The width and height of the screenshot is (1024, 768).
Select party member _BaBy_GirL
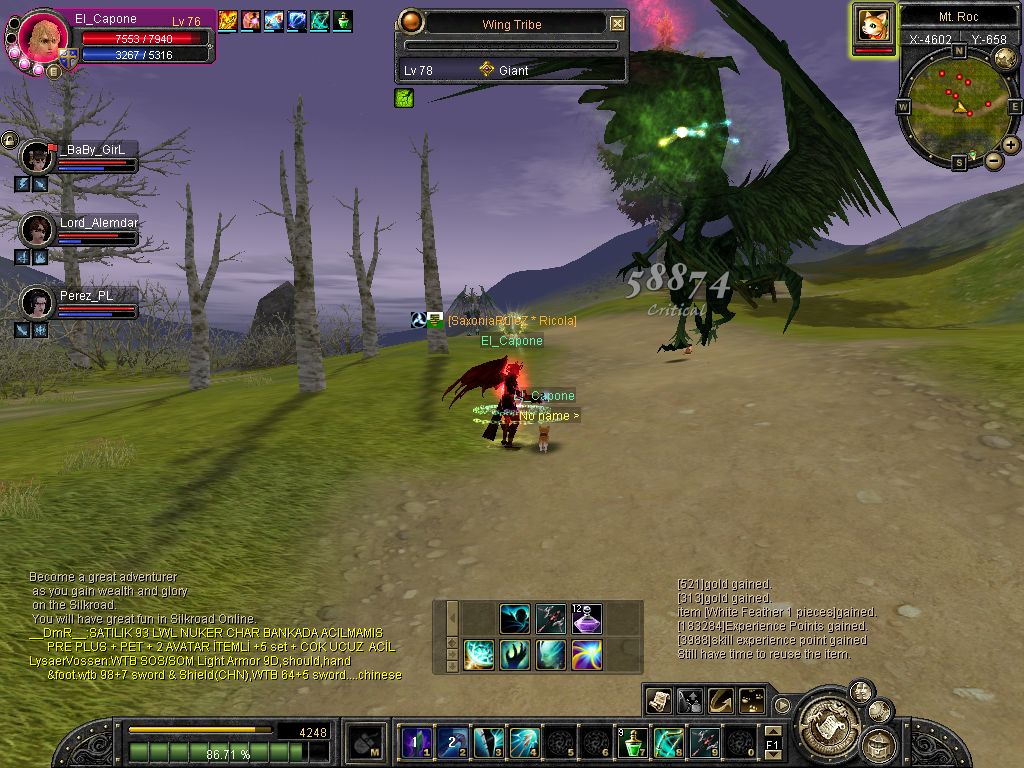pyautogui.click(x=38, y=157)
